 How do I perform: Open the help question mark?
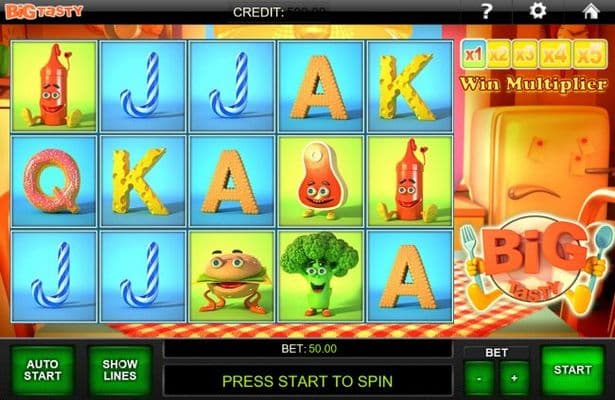click(x=487, y=12)
